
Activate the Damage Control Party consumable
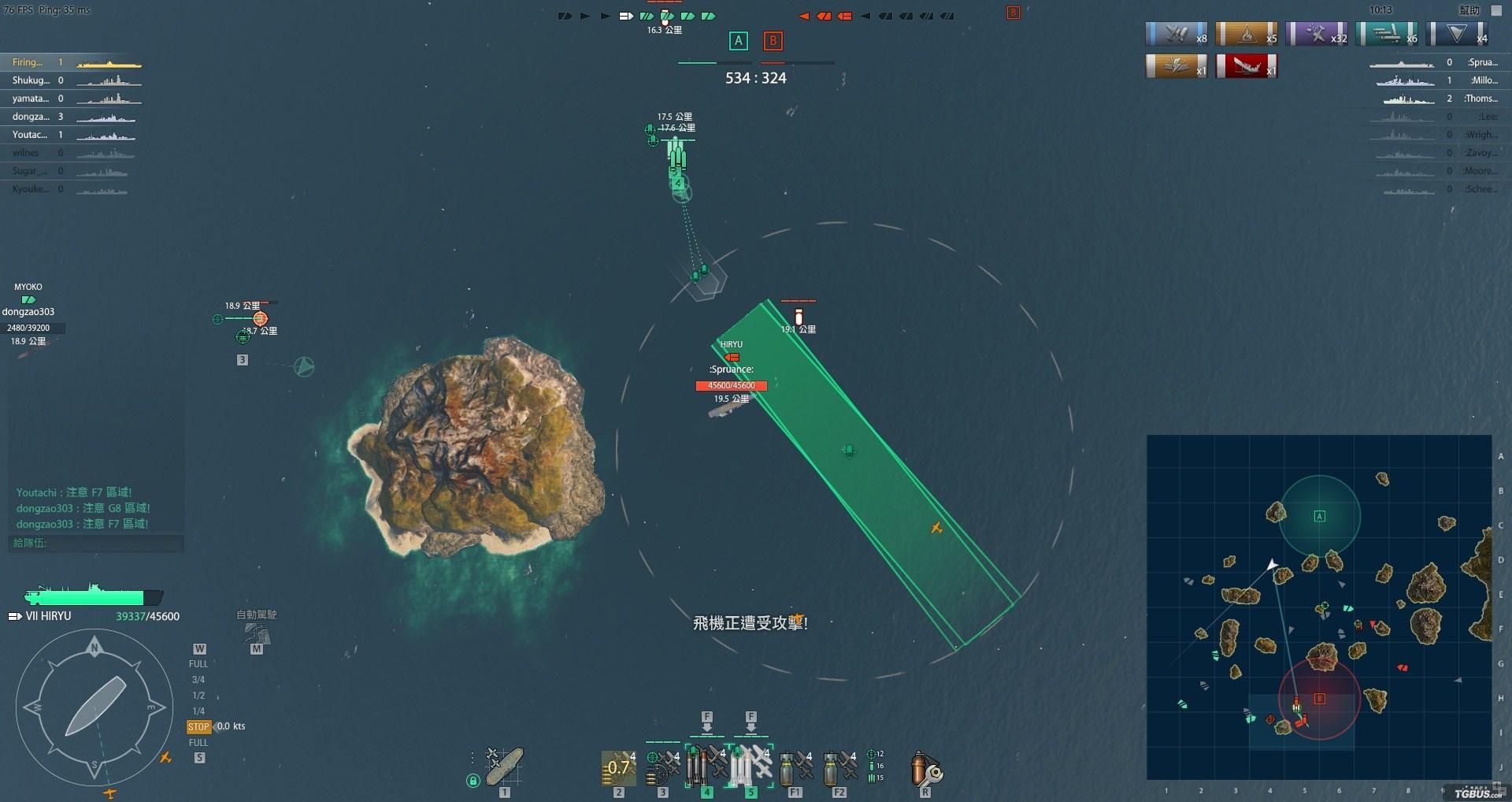(925, 769)
